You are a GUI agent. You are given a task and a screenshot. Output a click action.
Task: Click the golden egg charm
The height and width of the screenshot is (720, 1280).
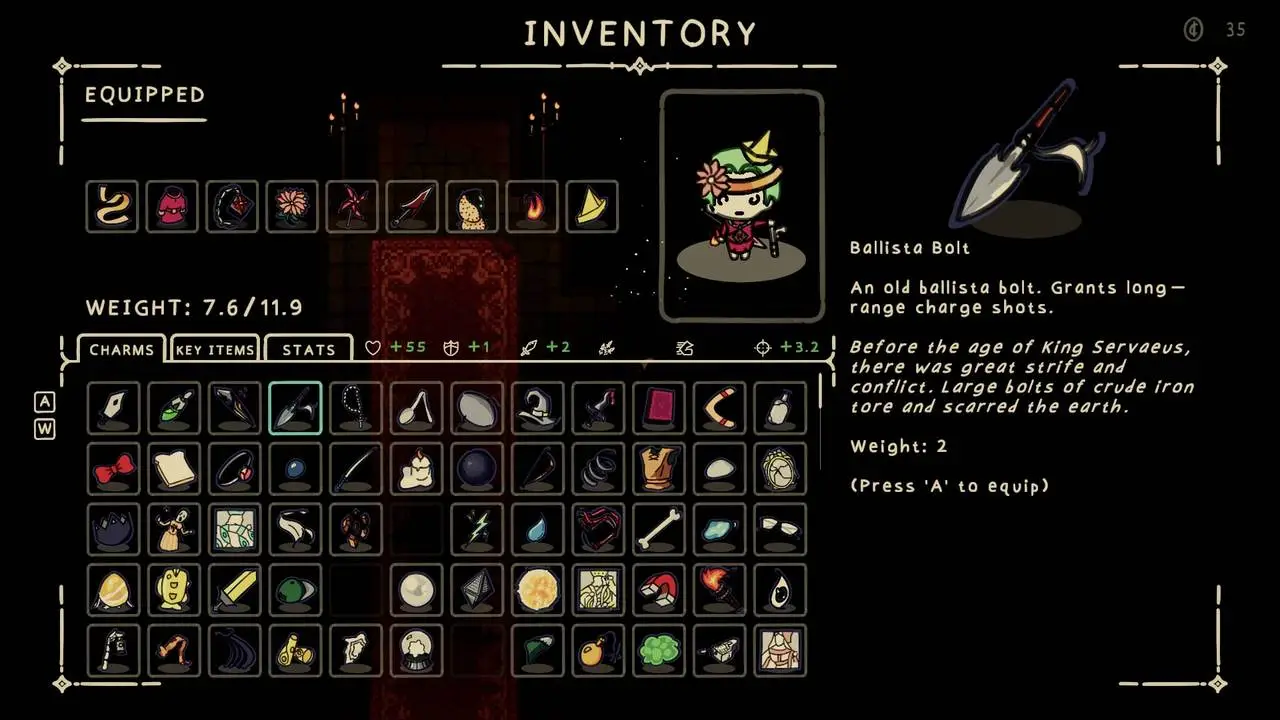point(113,590)
